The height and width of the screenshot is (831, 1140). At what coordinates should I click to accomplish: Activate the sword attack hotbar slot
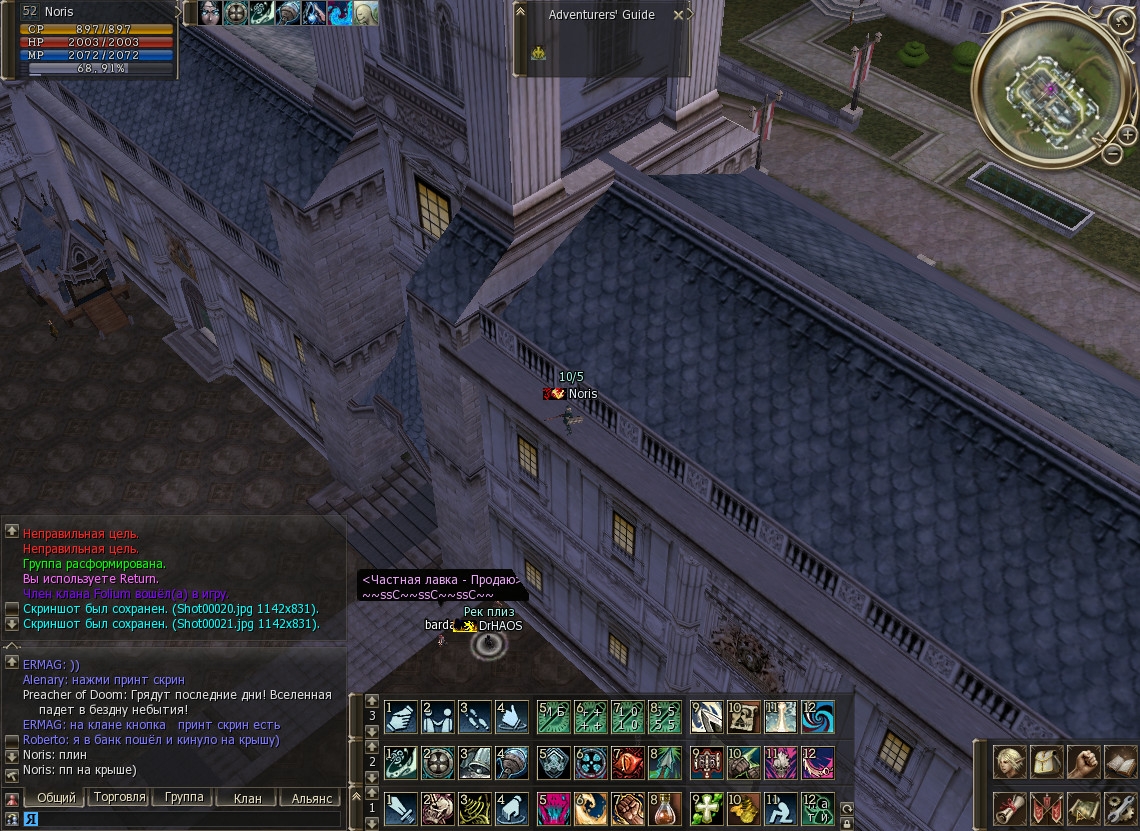pyautogui.click(x=401, y=808)
